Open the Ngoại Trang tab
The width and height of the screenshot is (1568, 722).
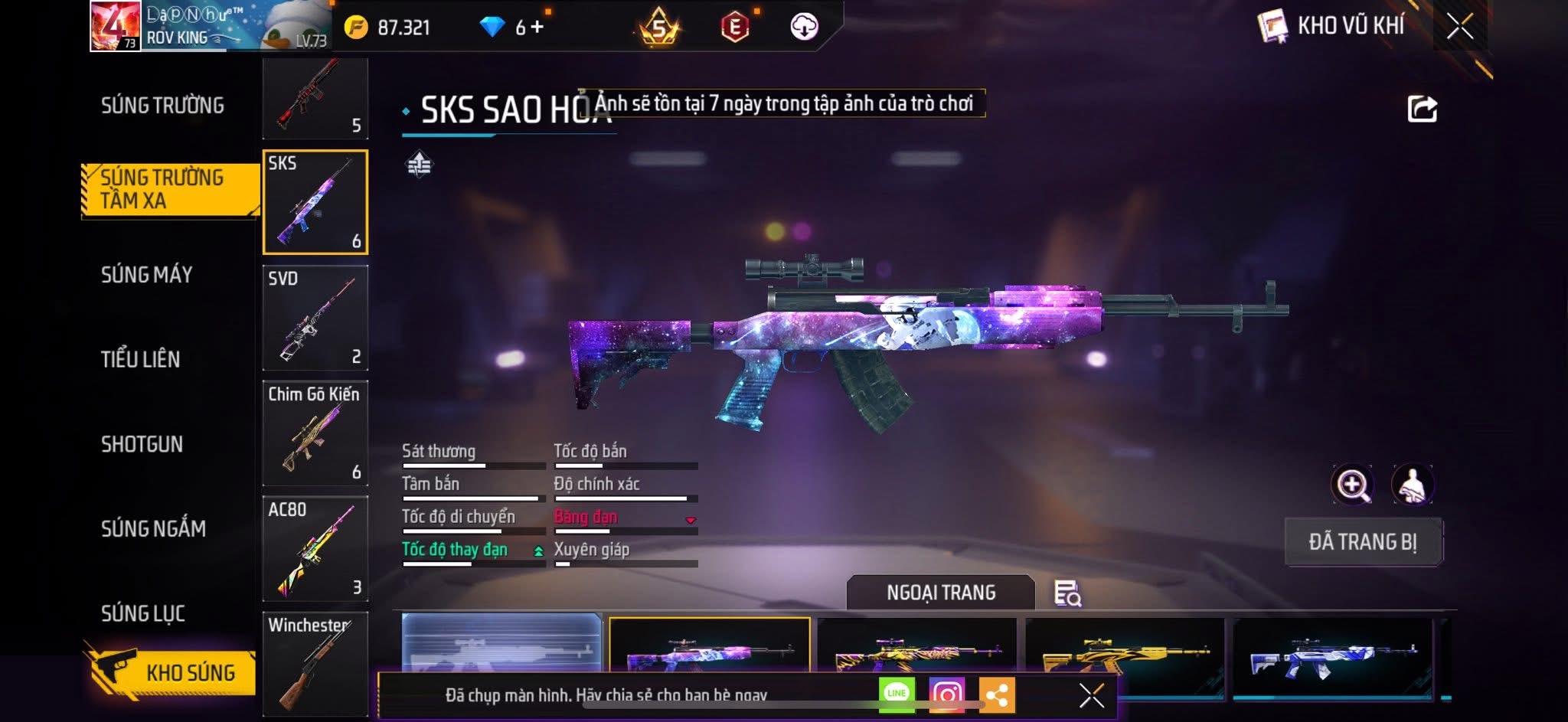(941, 593)
